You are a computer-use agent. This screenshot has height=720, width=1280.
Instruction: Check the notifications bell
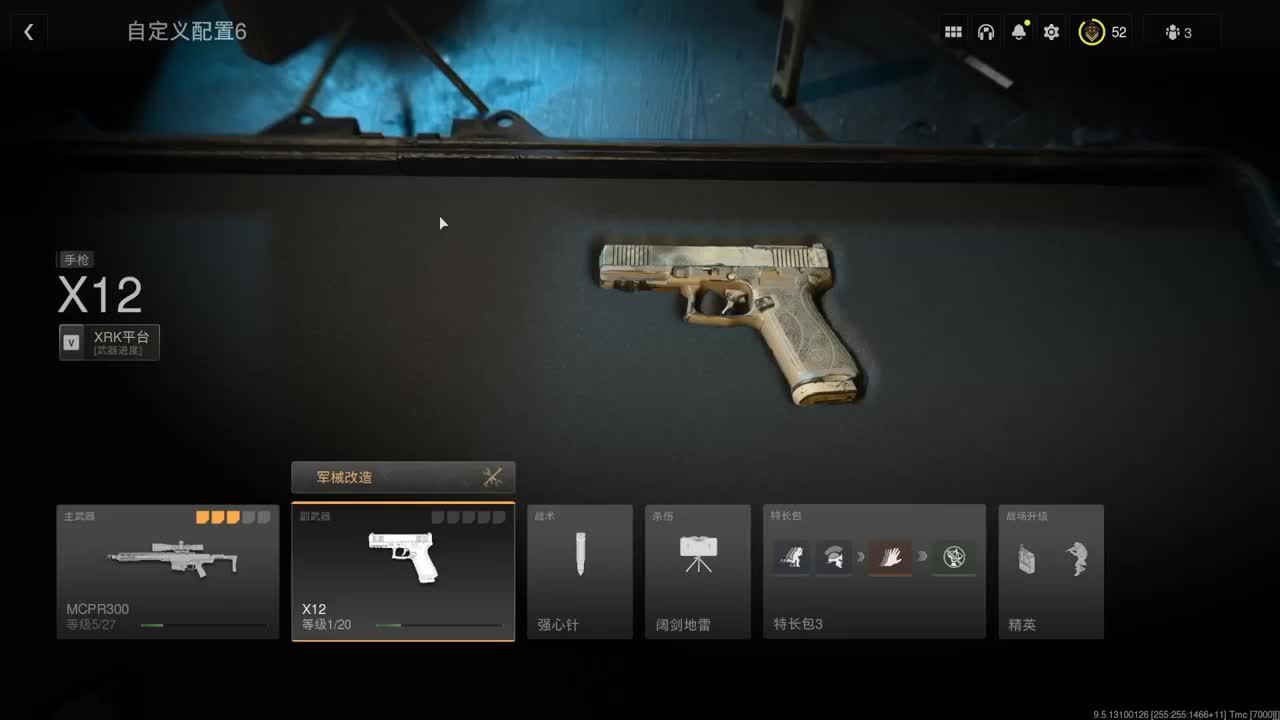[x=1019, y=32]
